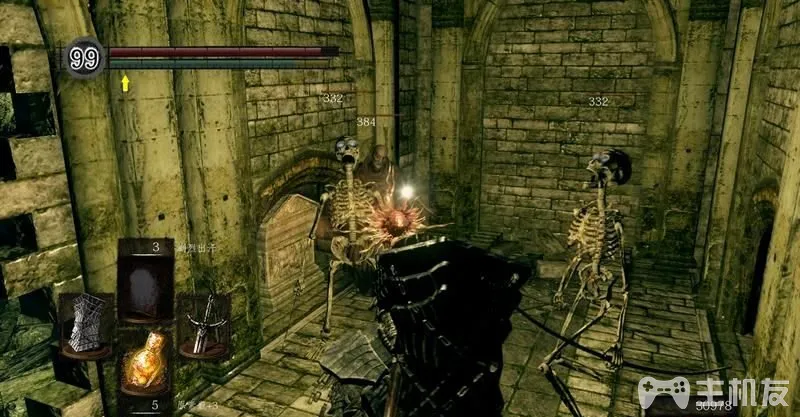Select the left-hand shield equipment slot
The height and width of the screenshot is (417, 800).
coord(86,325)
